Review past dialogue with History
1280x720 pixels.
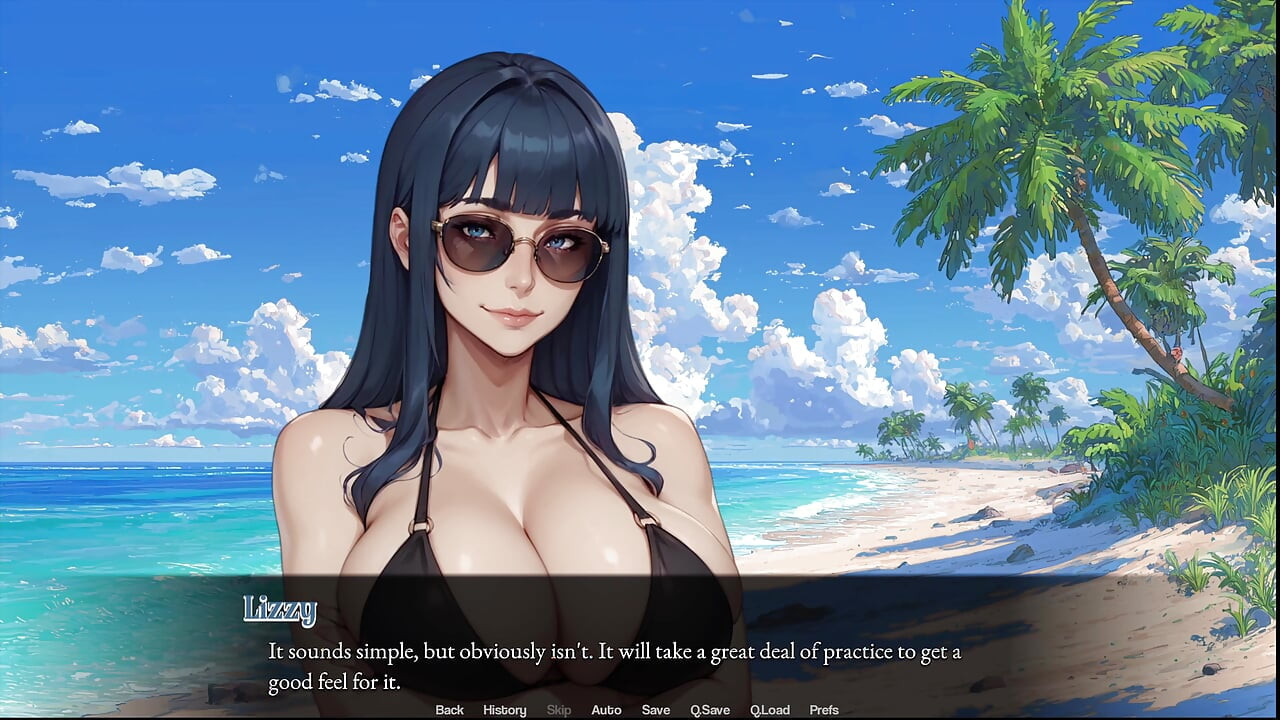pos(504,710)
